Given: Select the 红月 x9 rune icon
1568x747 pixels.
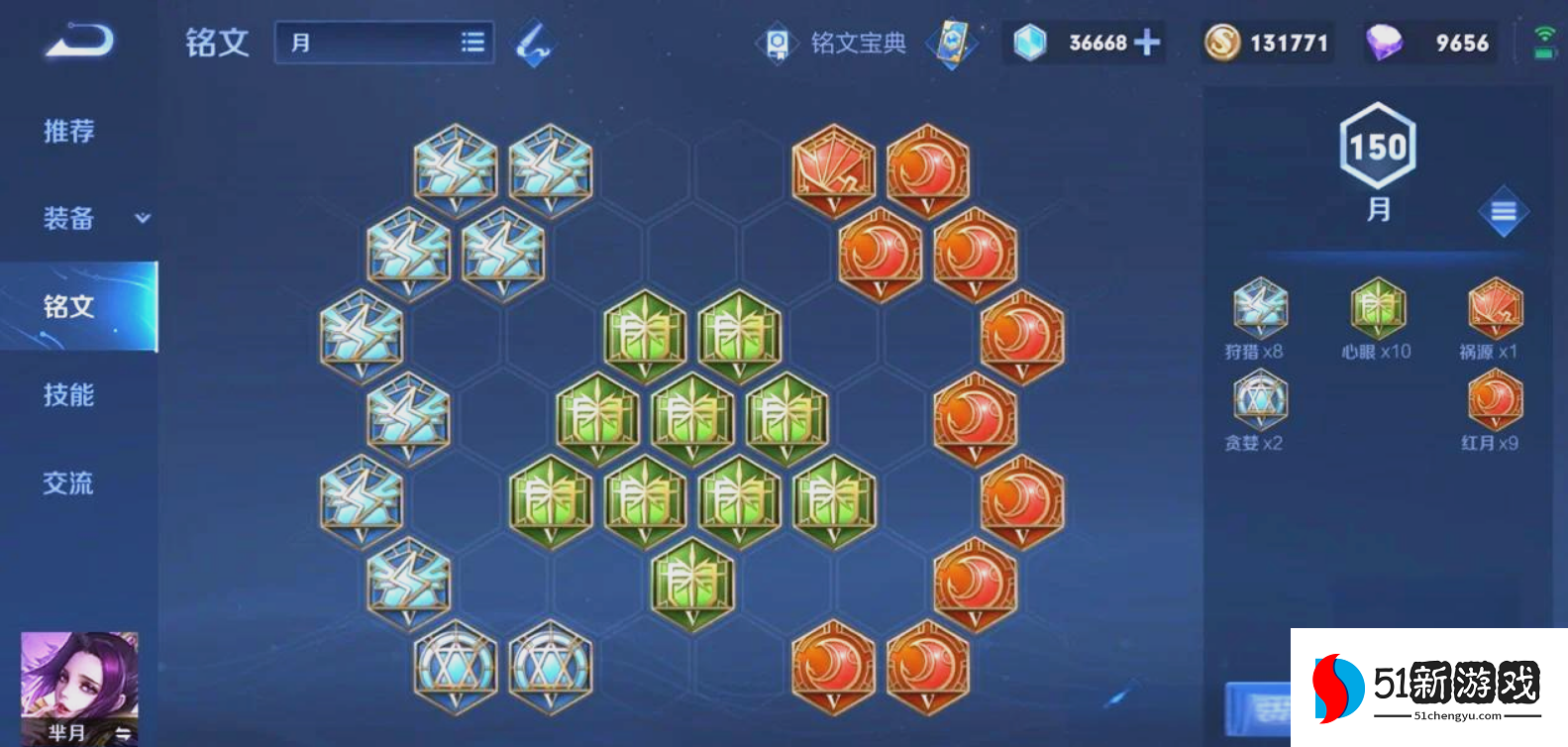Looking at the screenshot, I should pyautogui.click(x=1494, y=400).
